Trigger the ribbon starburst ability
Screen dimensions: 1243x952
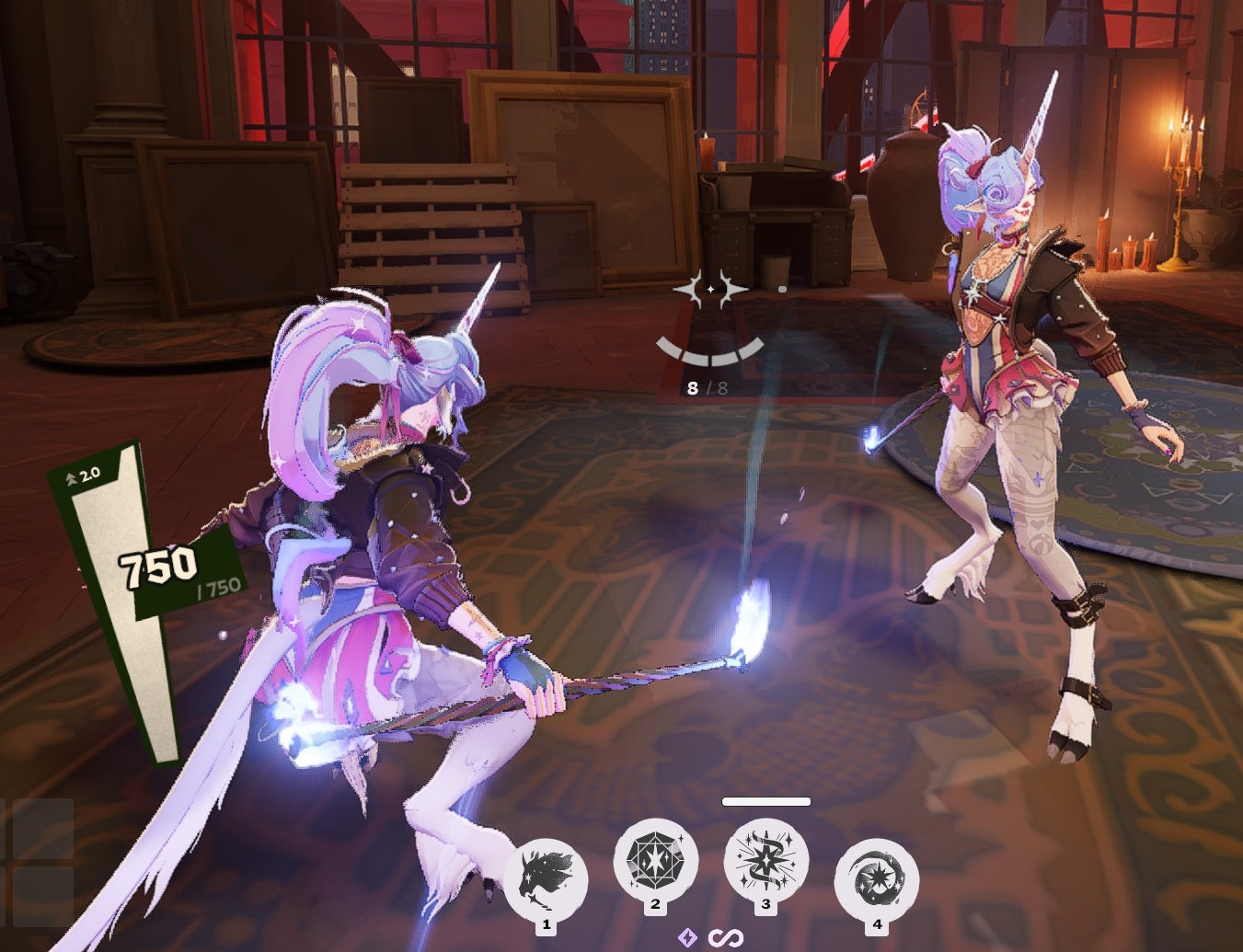pyautogui.click(x=765, y=862)
